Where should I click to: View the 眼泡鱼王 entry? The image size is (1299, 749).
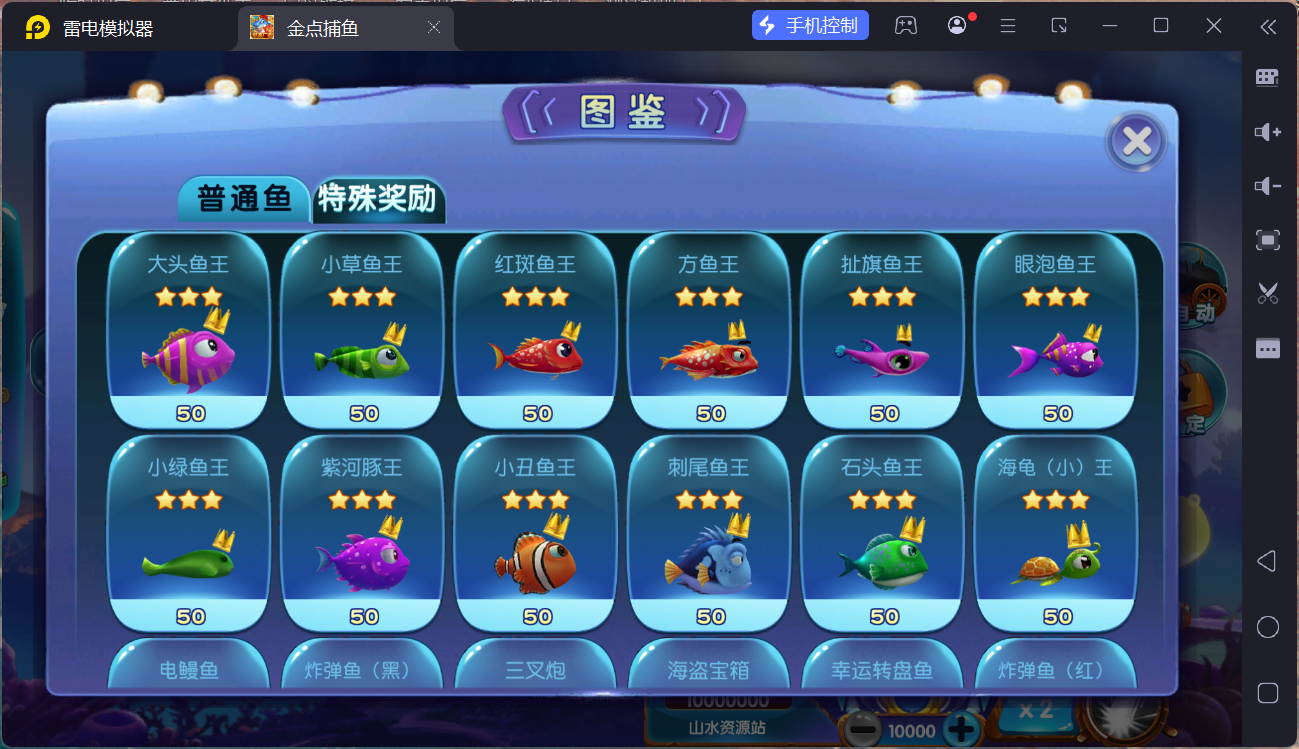[x=1055, y=330]
